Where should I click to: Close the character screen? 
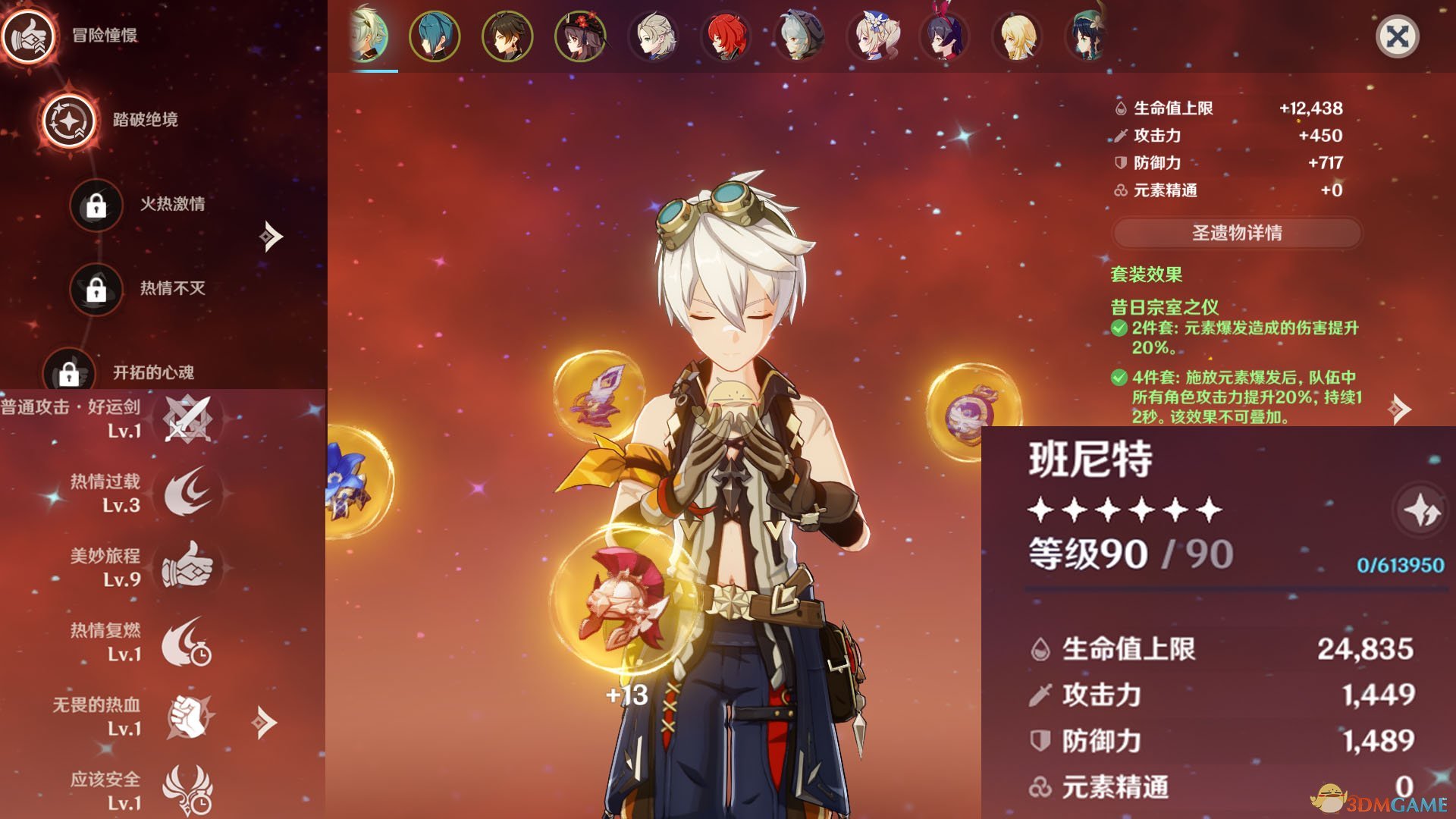coord(1397,36)
